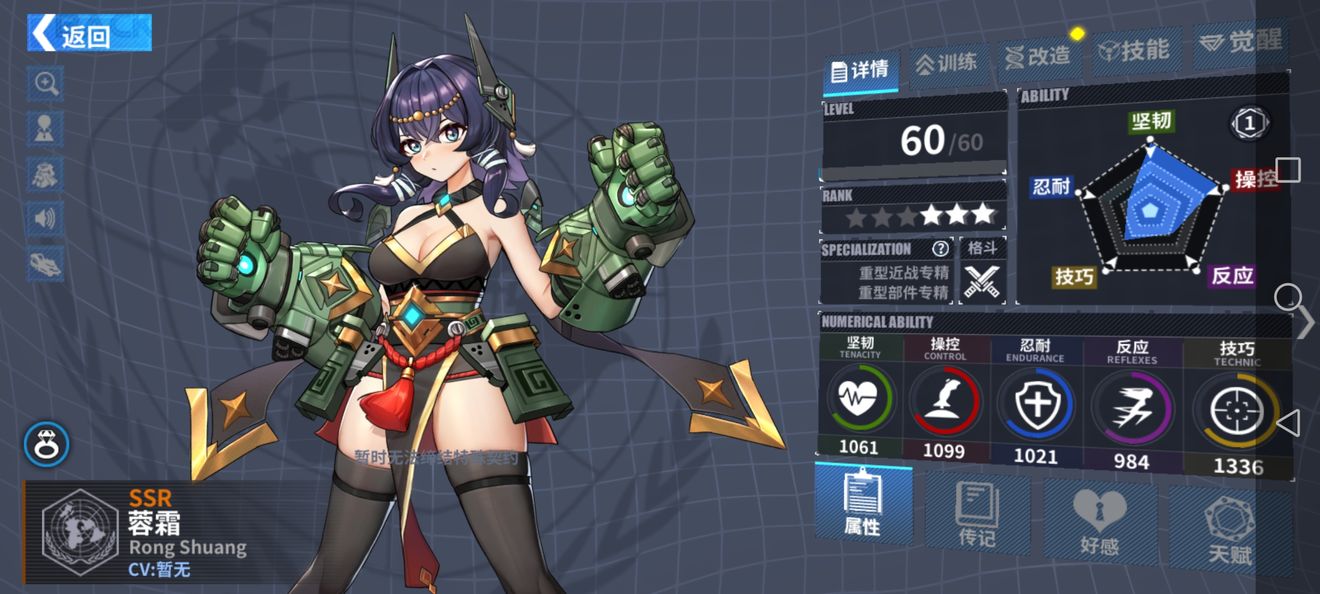1320x594 pixels.
Task: Select the character portrait view icon
Action: click(x=46, y=128)
